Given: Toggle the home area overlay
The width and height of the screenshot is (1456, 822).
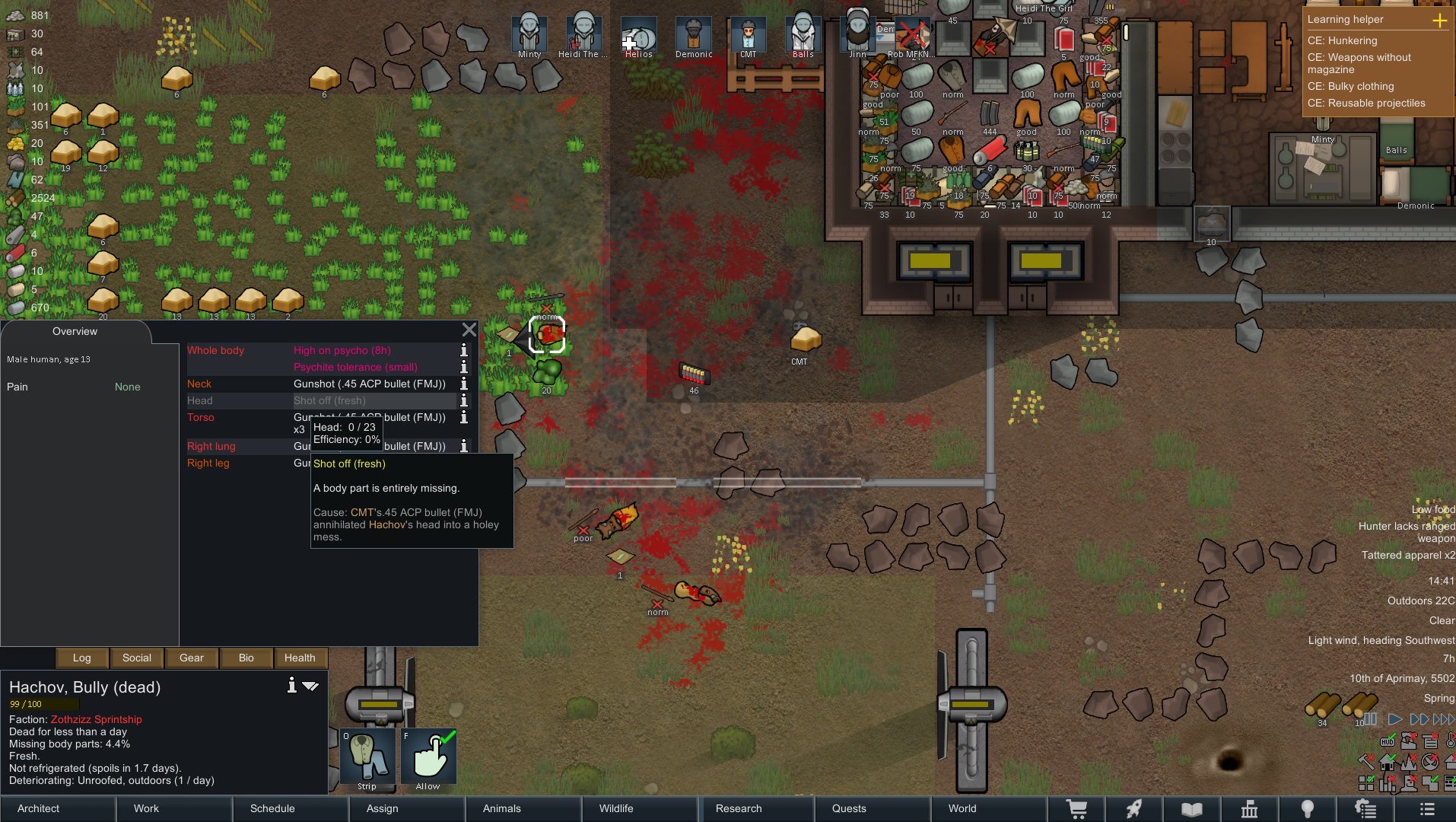Looking at the screenshot, I should tap(1387, 762).
